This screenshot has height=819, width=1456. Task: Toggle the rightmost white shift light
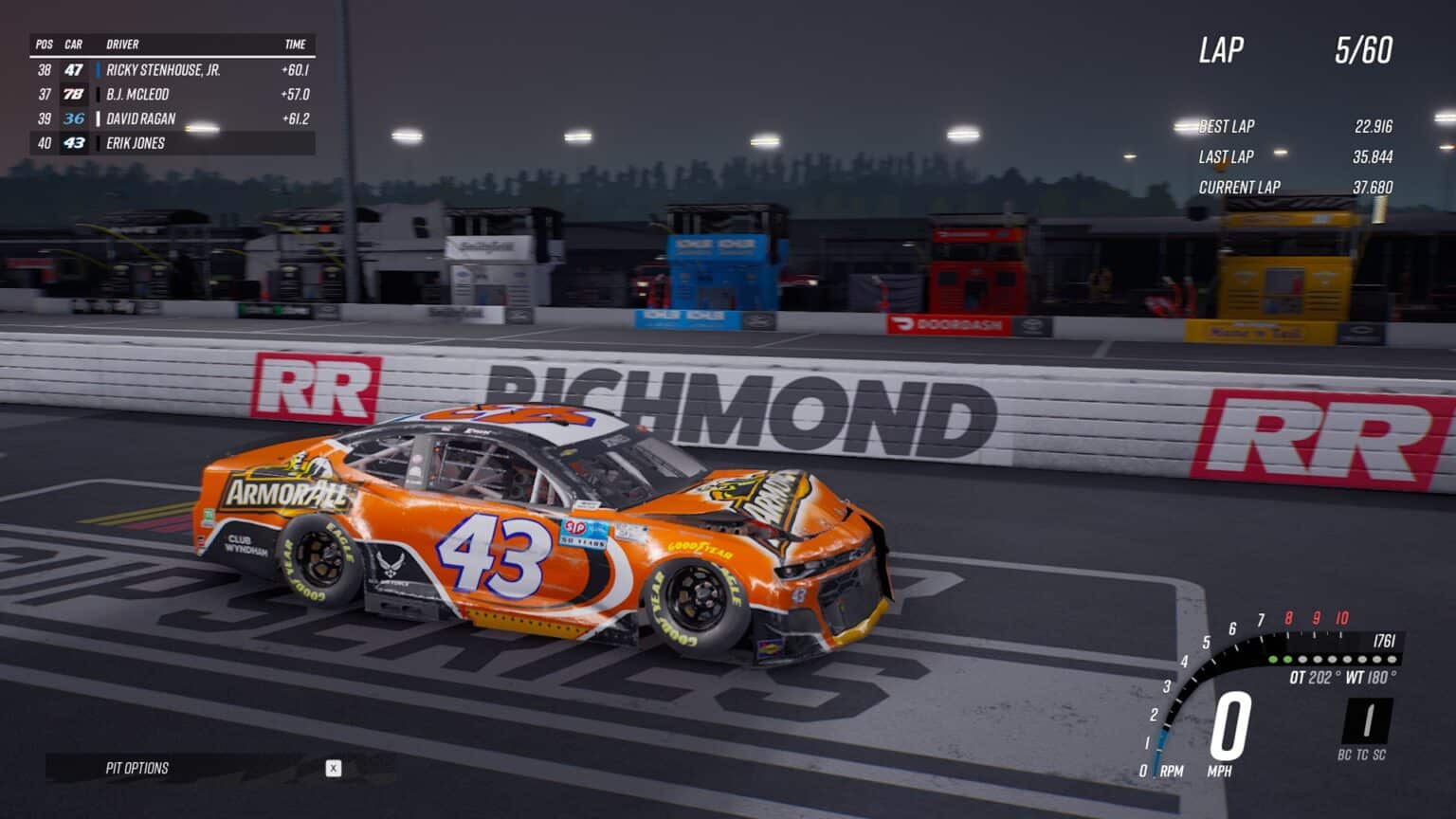(x=1392, y=659)
